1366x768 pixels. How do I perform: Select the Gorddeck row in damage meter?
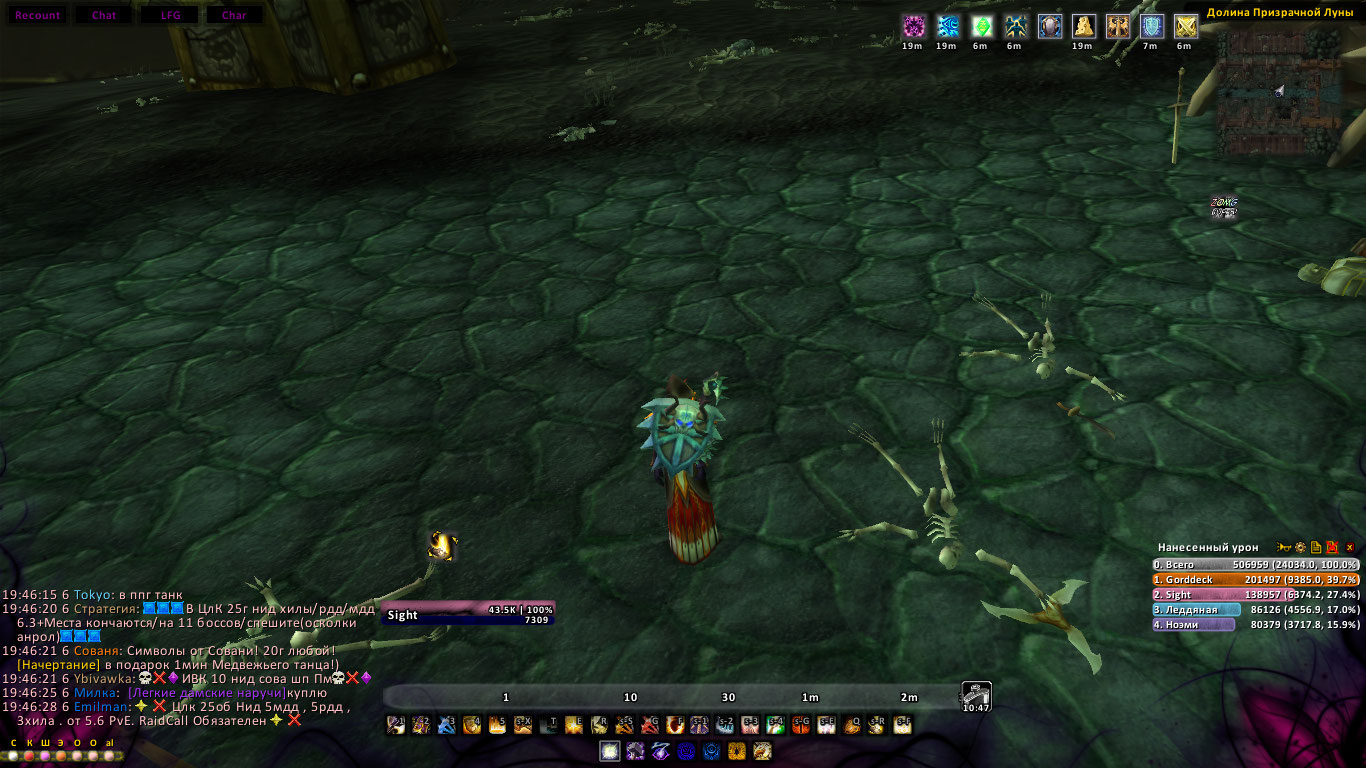(x=1255, y=579)
